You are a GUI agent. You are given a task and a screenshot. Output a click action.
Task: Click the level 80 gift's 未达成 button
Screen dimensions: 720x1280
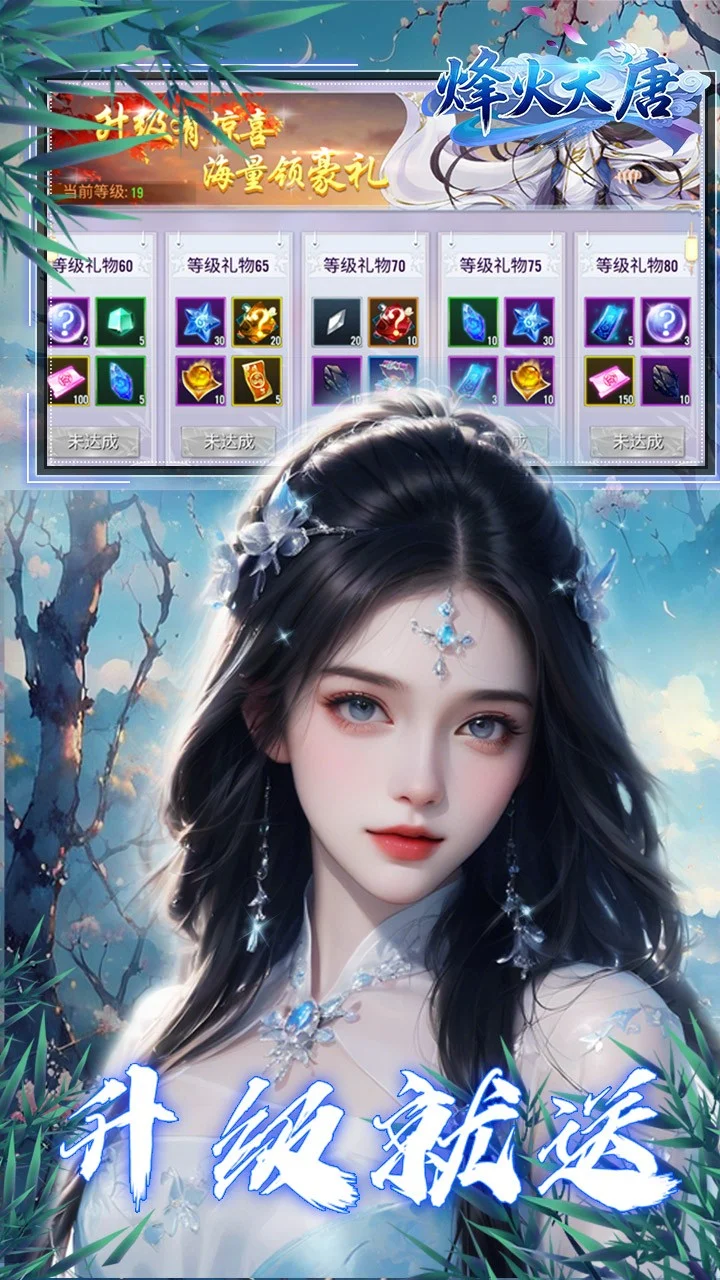click(637, 441)
